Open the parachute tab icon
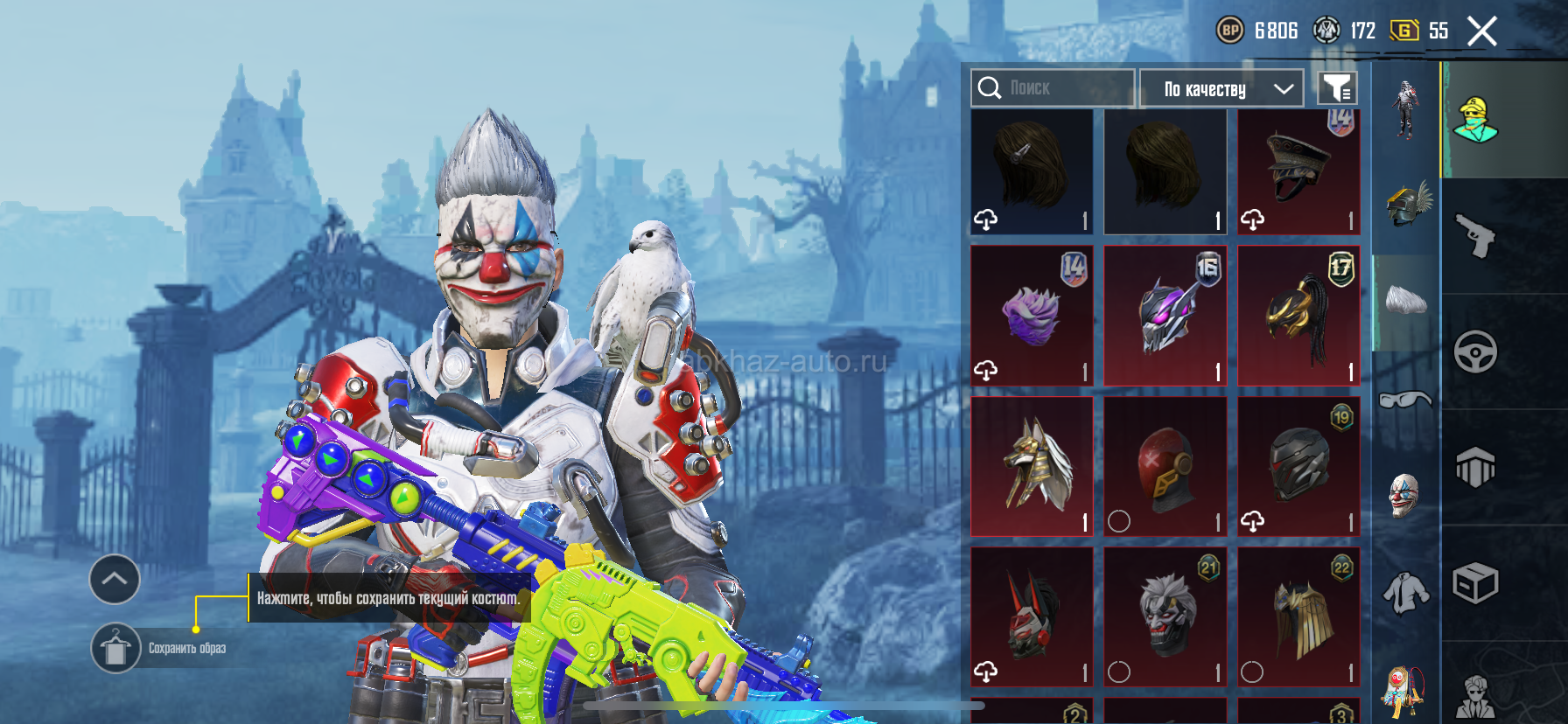Image resolution: width=1568 pixels, height=724 pixels. point(1475,467)
